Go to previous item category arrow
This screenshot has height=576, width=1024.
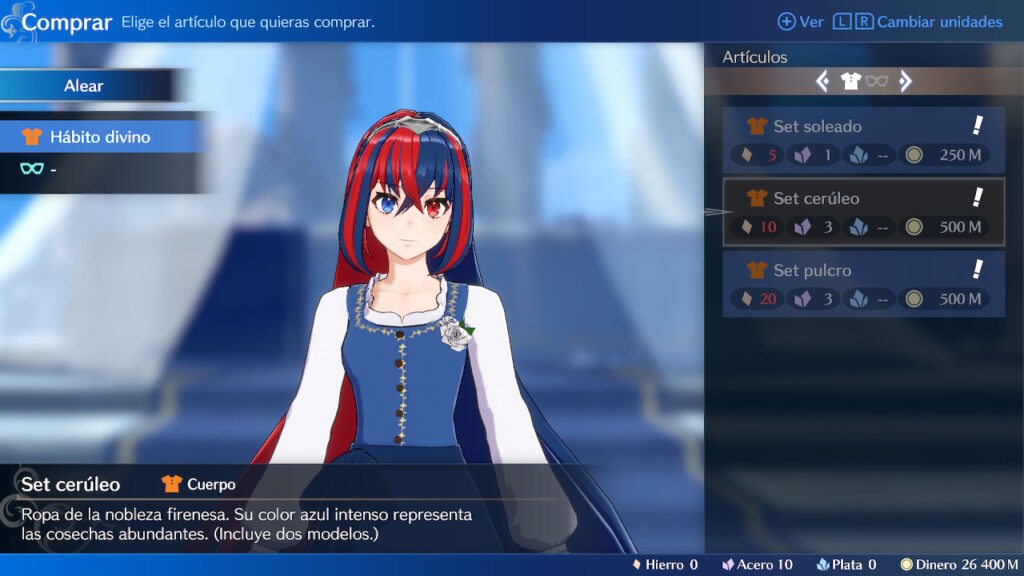pyautogui.click(x=822, y=82)
